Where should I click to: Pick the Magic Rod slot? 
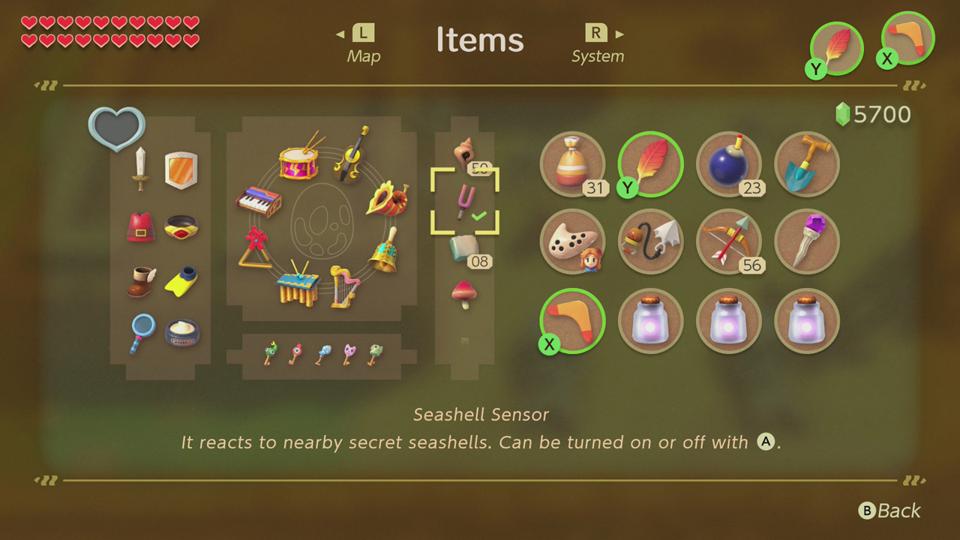click(x=806, y=242)
